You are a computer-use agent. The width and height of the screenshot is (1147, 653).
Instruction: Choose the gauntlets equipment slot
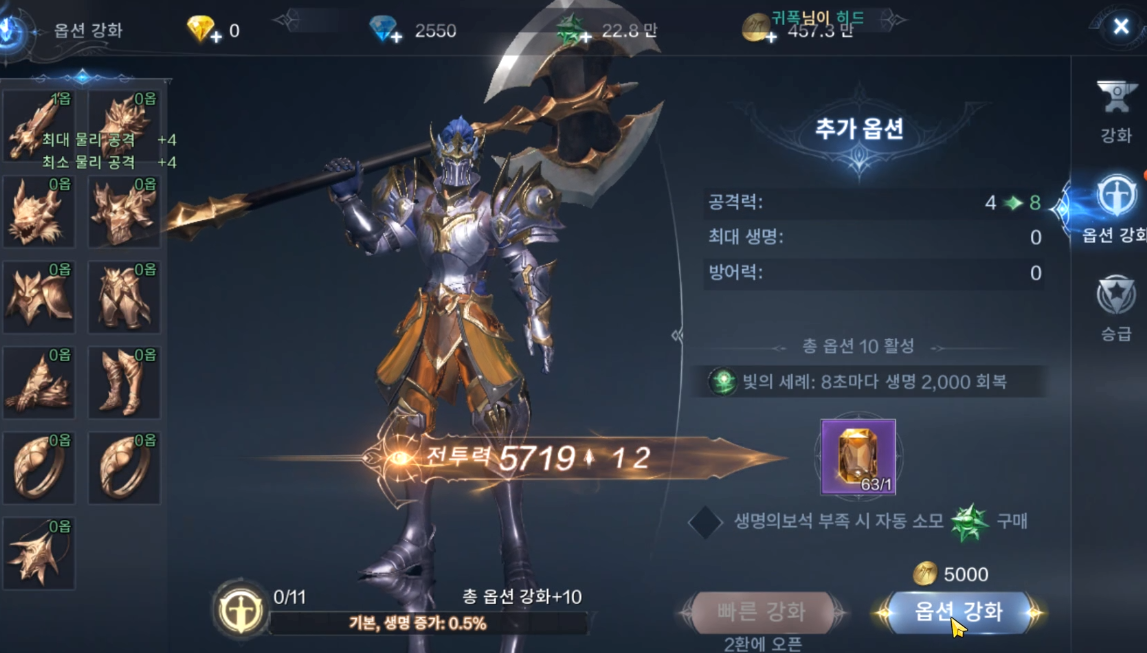pos(38,382)
